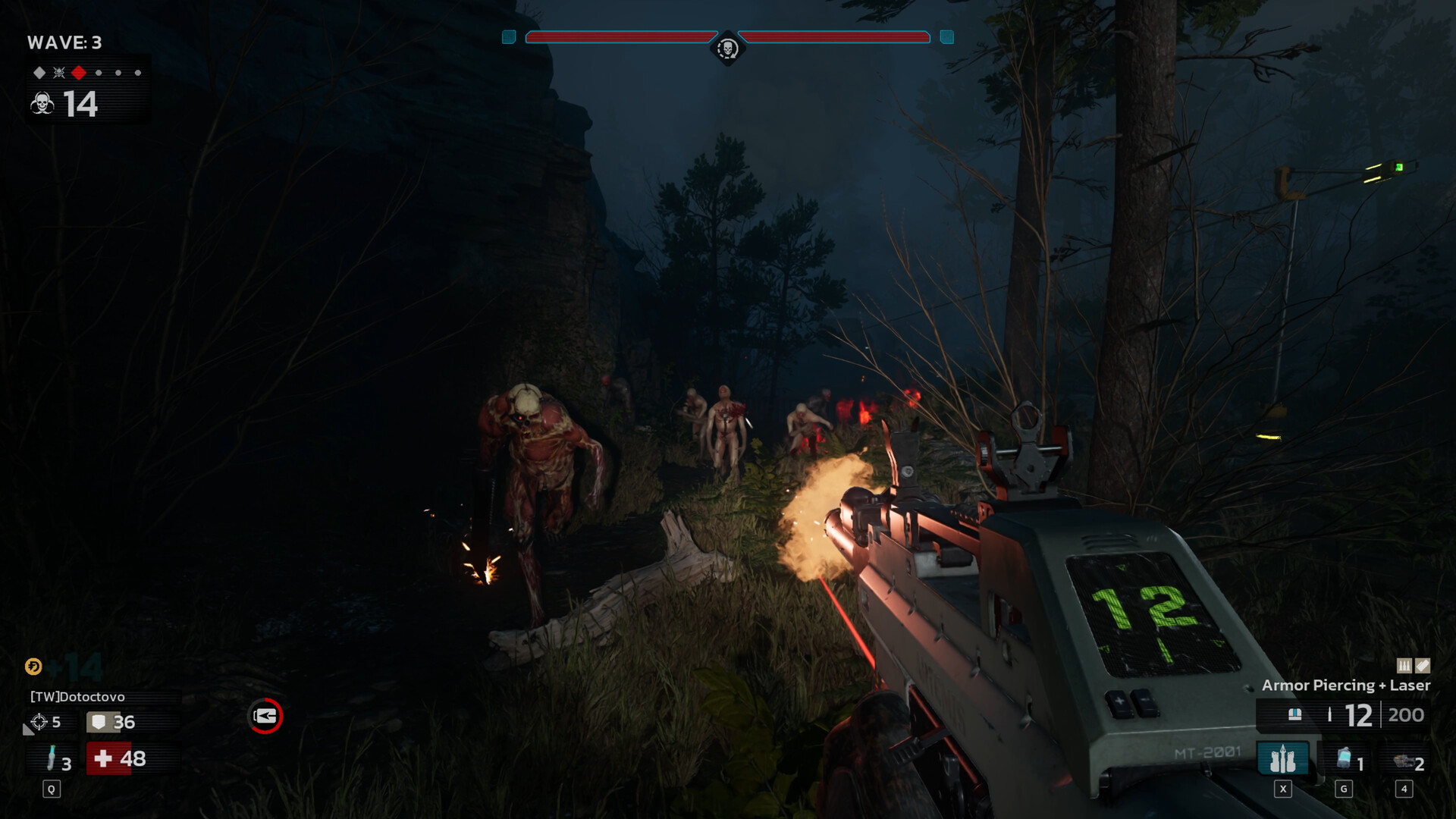Click the gray triangle beside the crosshair counter
Image resolution: width=1456 pixels, height=819 pixels.
[29, 731]
